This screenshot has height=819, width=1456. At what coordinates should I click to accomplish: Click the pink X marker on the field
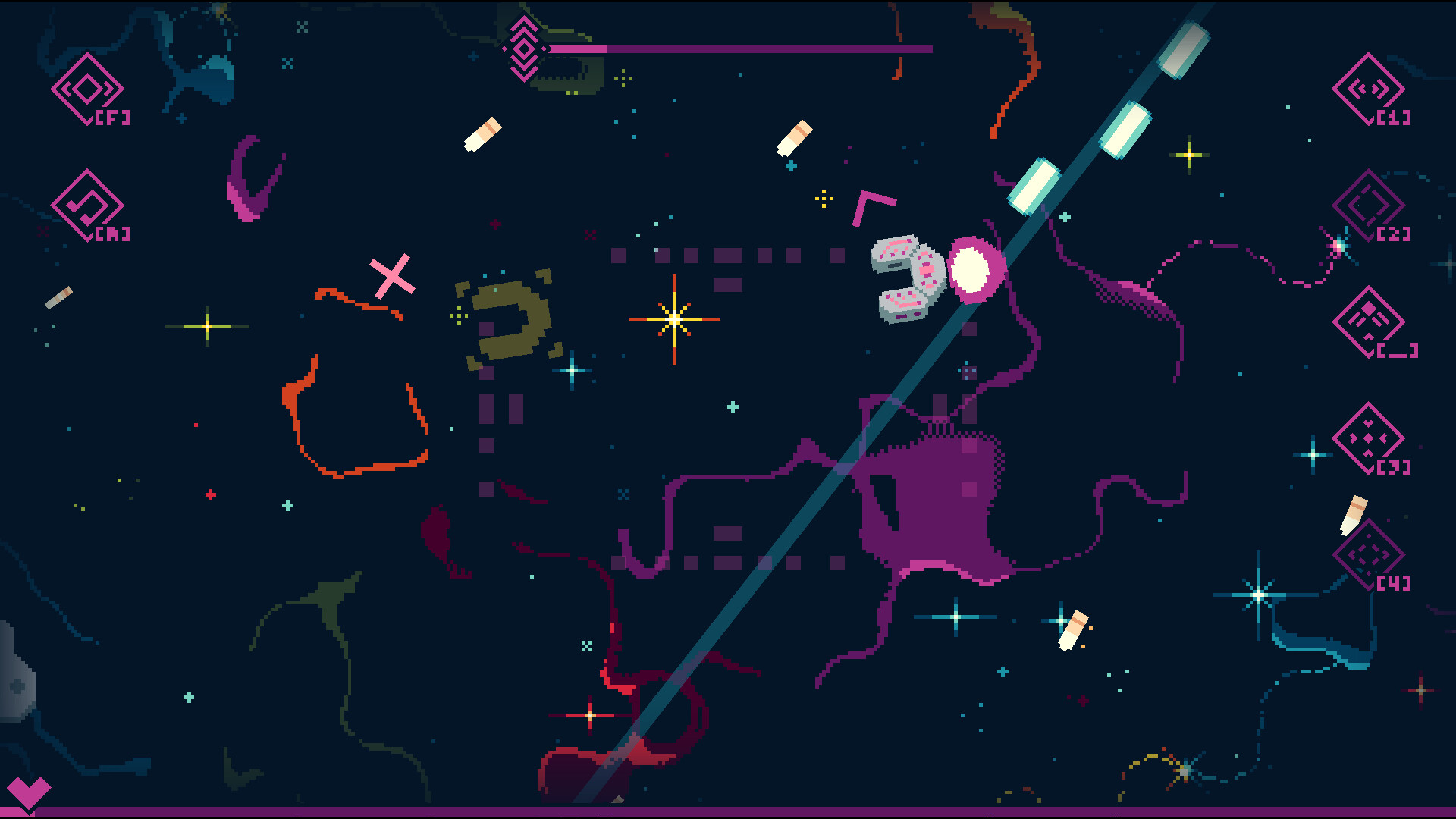394,278
